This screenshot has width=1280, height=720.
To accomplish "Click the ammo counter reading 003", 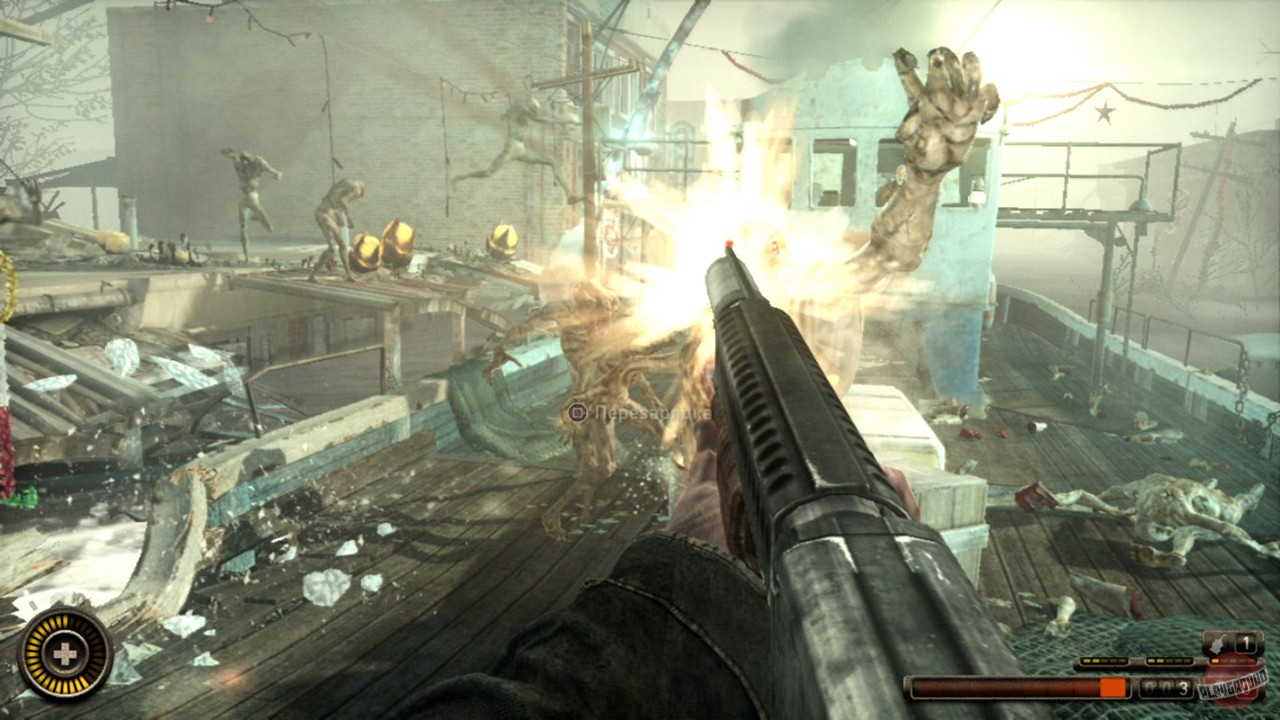I will pos(1165,687).
